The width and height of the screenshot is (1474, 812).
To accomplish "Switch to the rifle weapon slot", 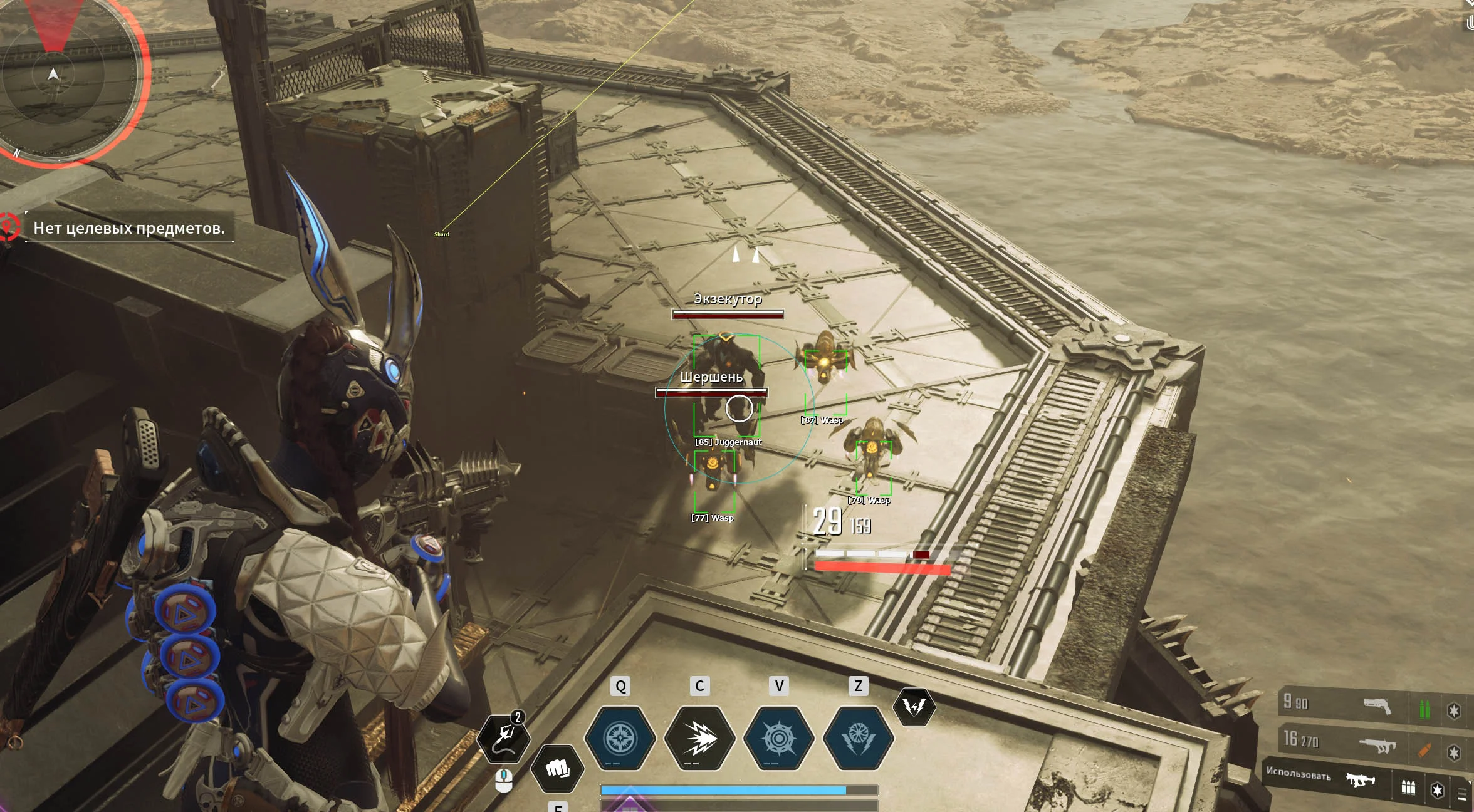I will click(1376, 745).
